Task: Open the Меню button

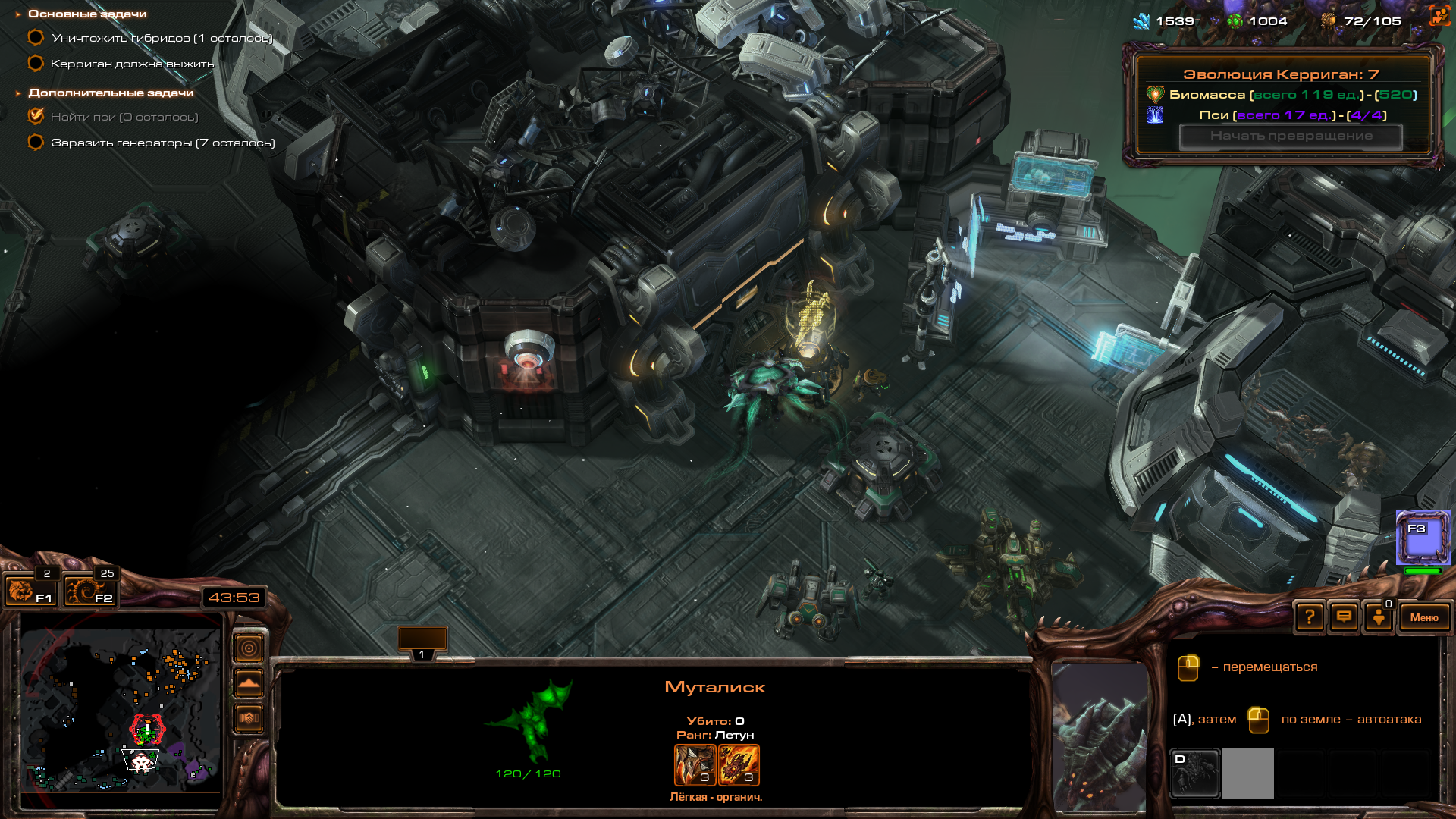Action: (1423, 617)
